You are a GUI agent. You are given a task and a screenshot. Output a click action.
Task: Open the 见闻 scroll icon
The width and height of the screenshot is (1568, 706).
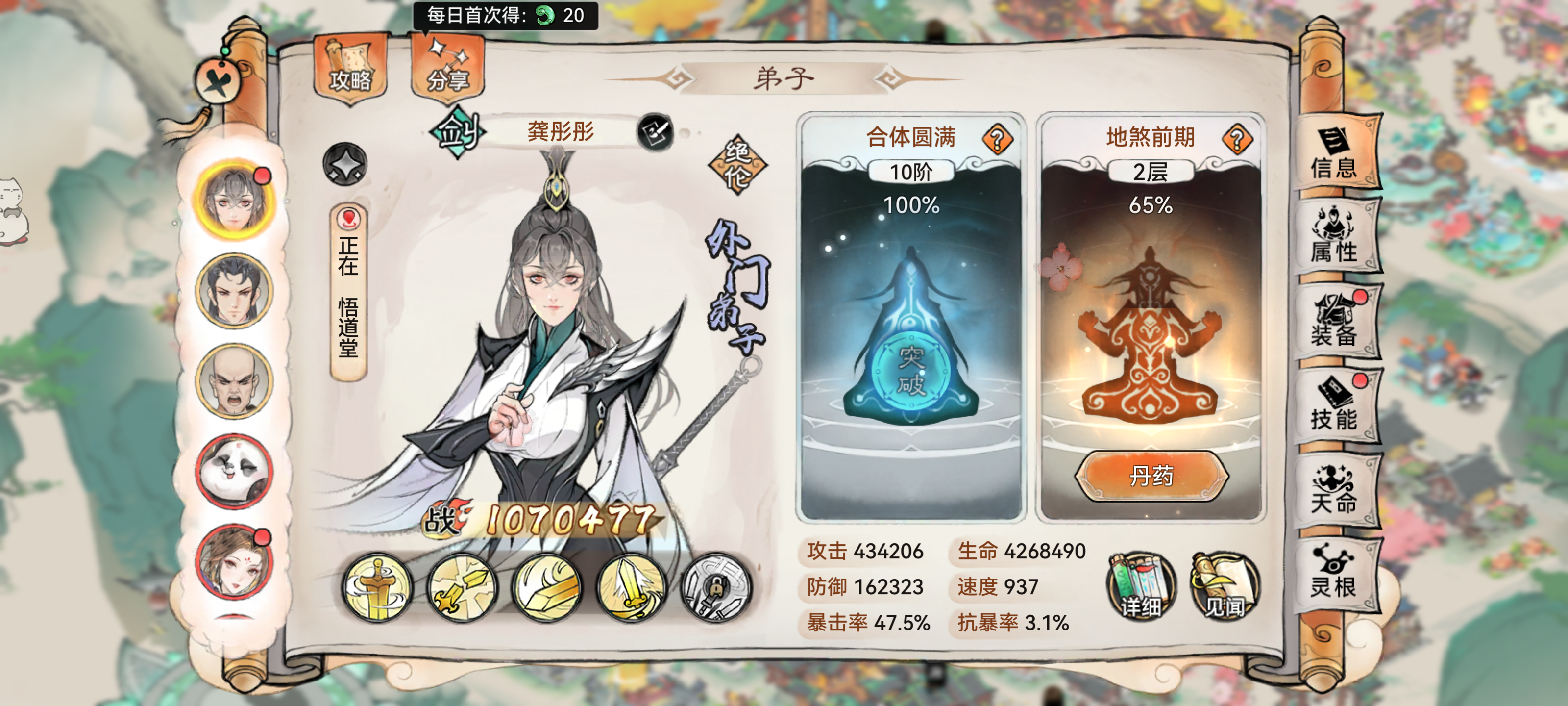1226,585
